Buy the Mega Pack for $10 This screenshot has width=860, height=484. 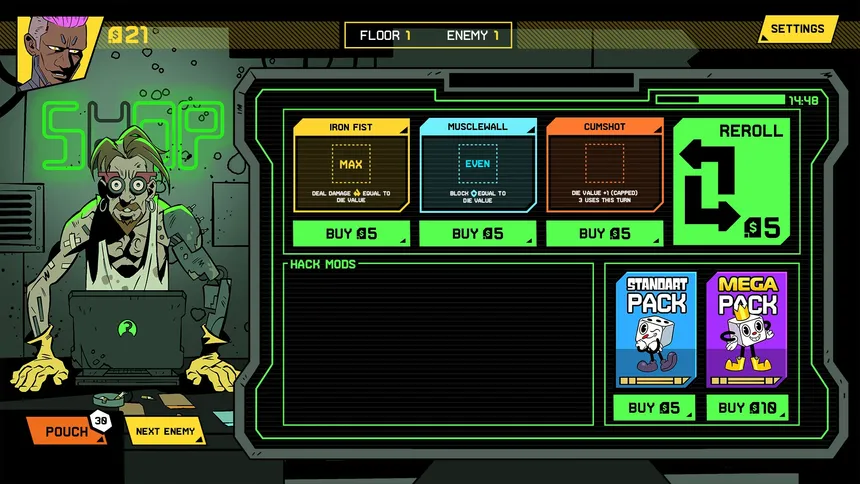[x=746, y=408]
